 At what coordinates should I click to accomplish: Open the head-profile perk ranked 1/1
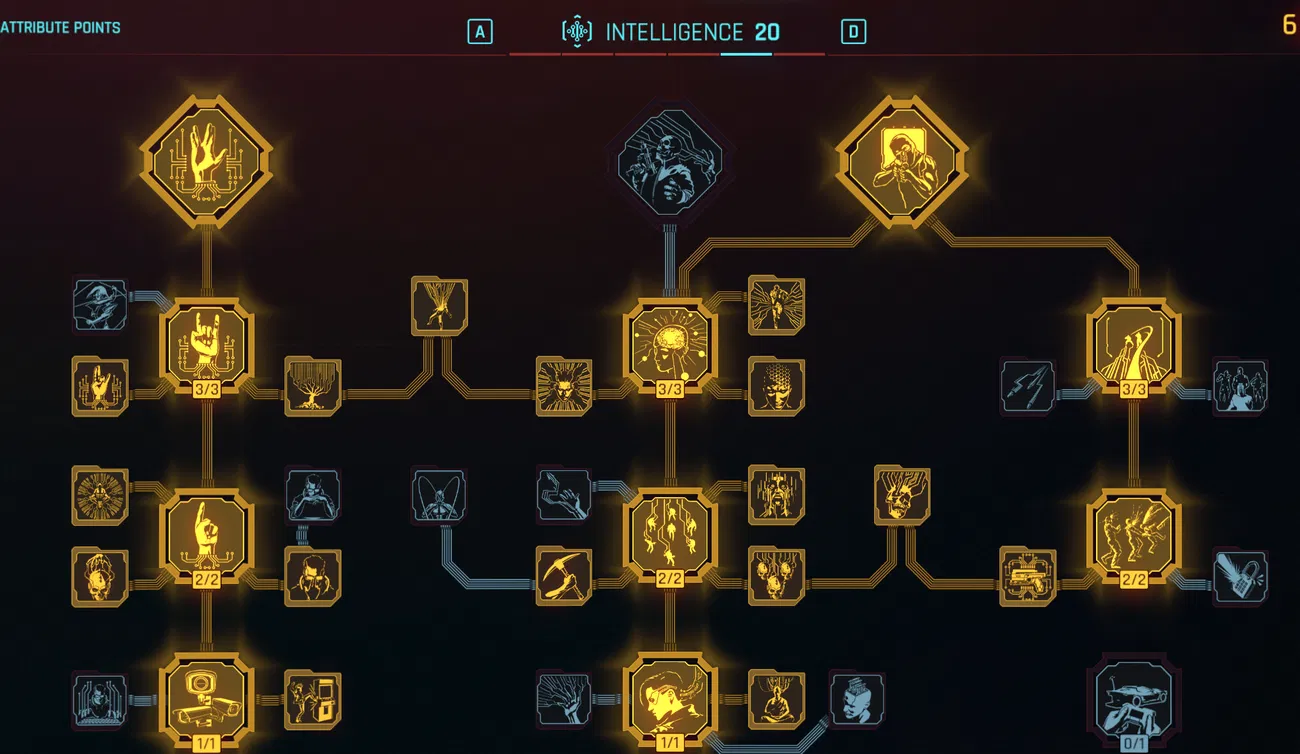(668, 700)
